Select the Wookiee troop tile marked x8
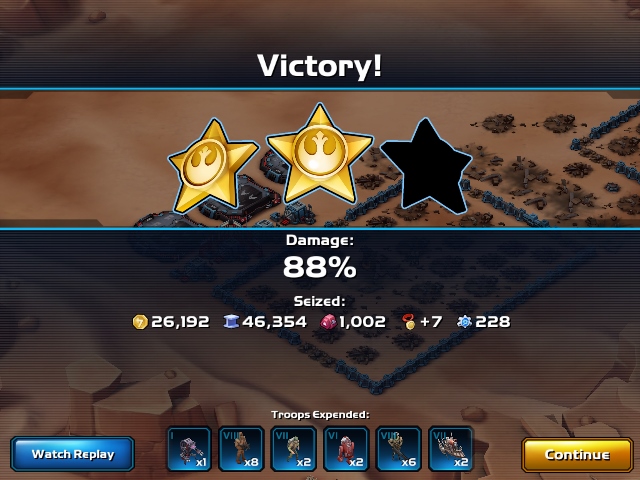 click(241, 450)
